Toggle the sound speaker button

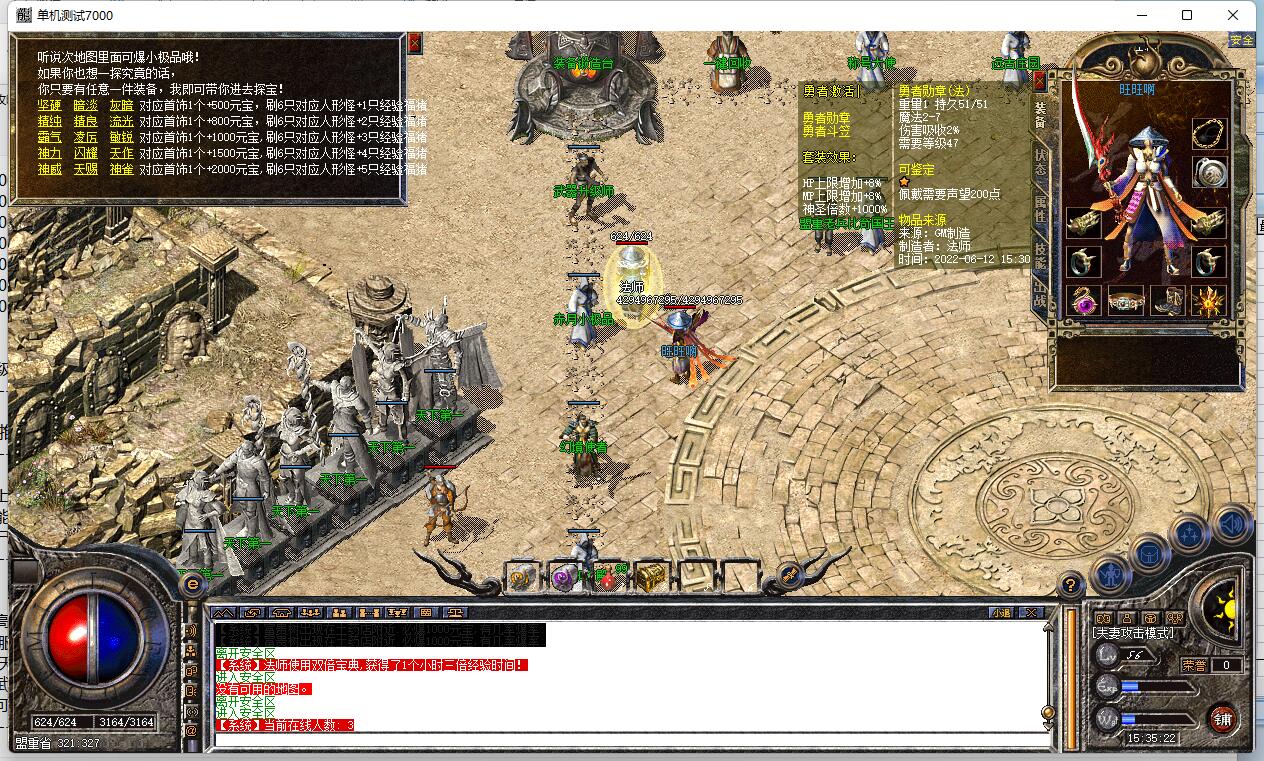pyautogui.click(x=1232, y=524)
